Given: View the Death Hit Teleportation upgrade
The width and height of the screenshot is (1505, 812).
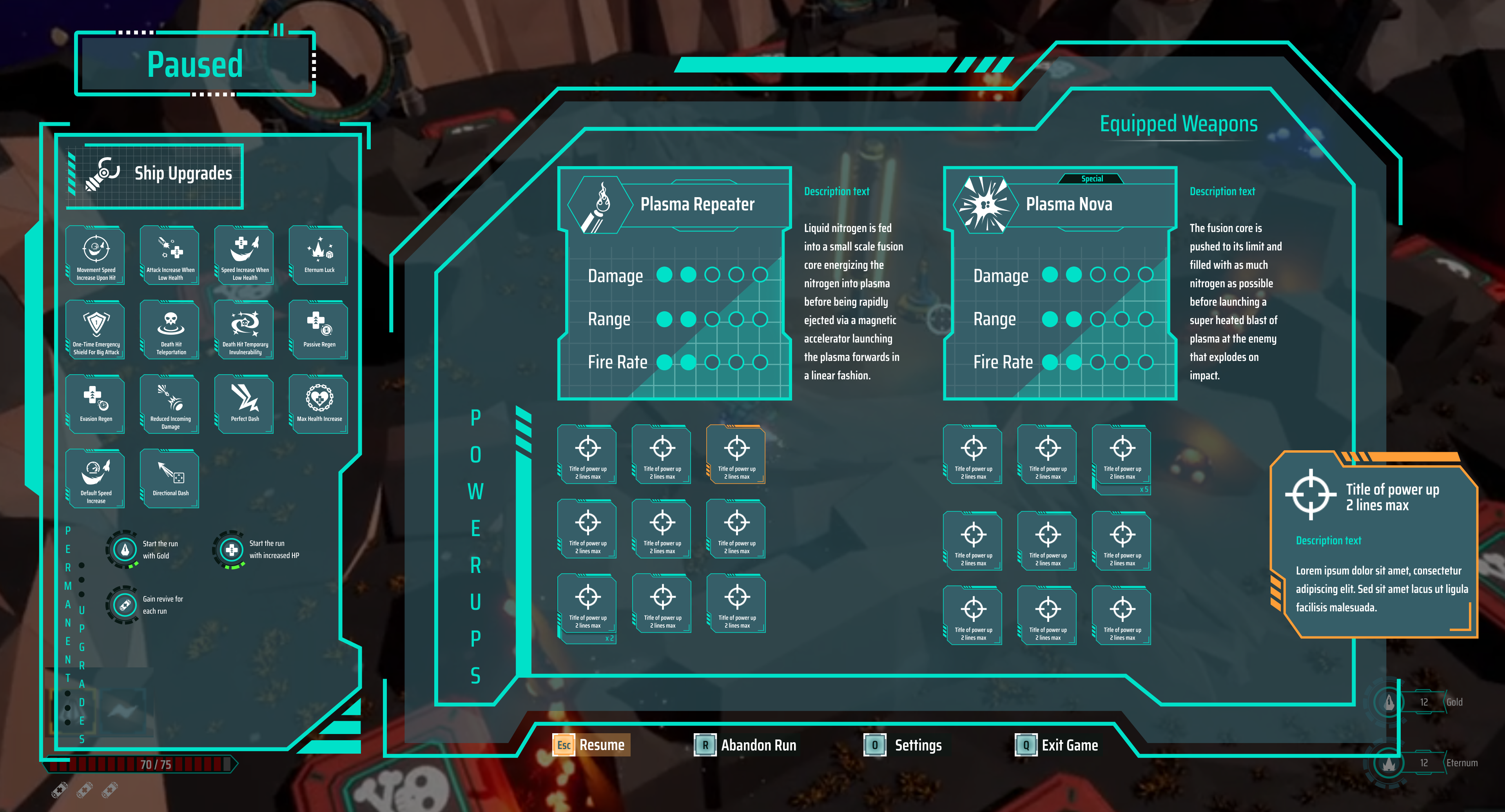Looking at the screenshot, I should (170, 330).
